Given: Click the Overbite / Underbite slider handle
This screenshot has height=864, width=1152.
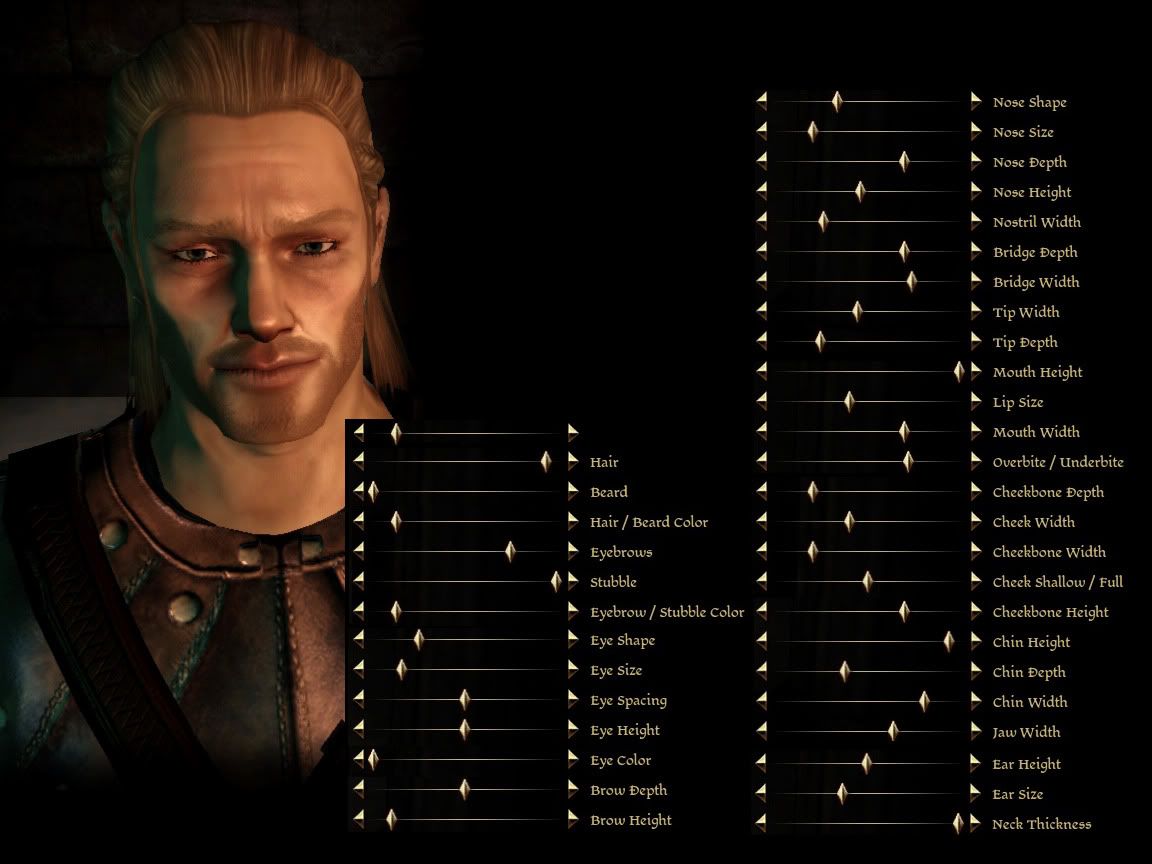Looking at the screenshot, I should (907, 461).
